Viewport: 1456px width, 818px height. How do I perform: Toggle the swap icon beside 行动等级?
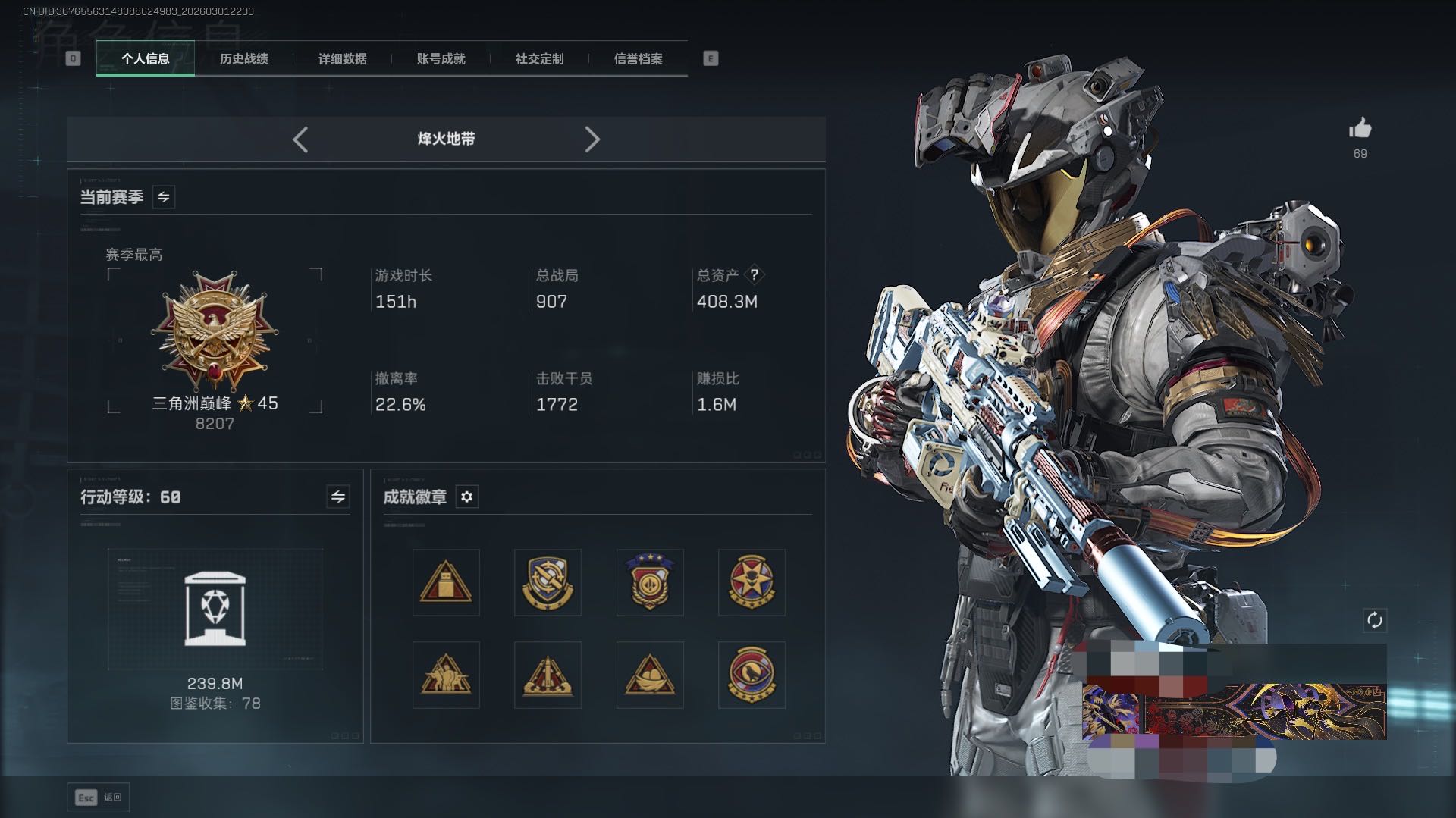tap(337, 497)
